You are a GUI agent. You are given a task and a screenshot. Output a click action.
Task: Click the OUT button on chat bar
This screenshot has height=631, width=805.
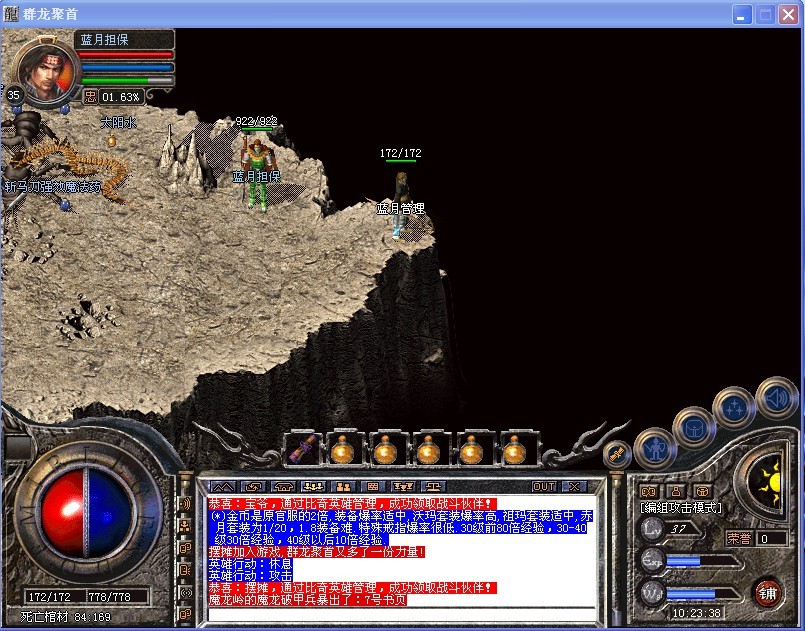tap(544, 486)
